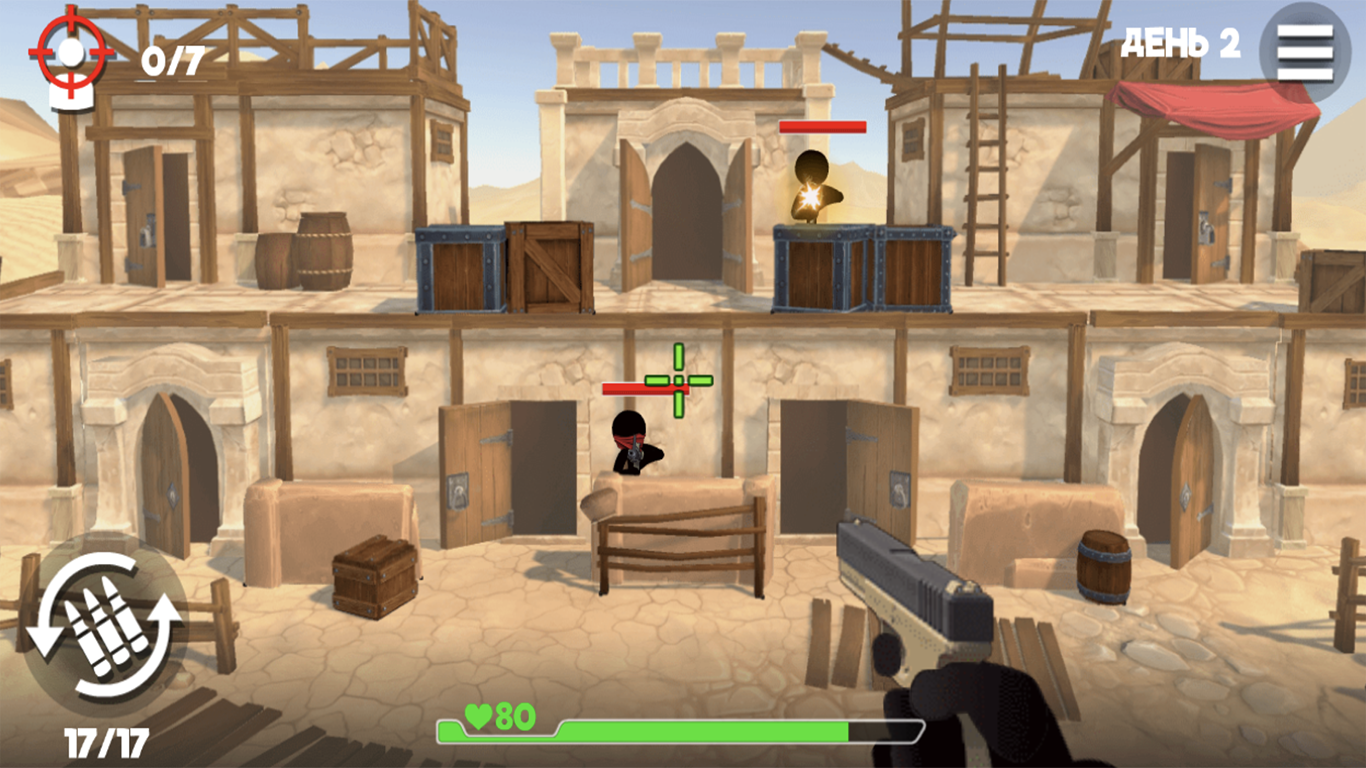Select the green crosshair at screen center

[x=679, y=380]
